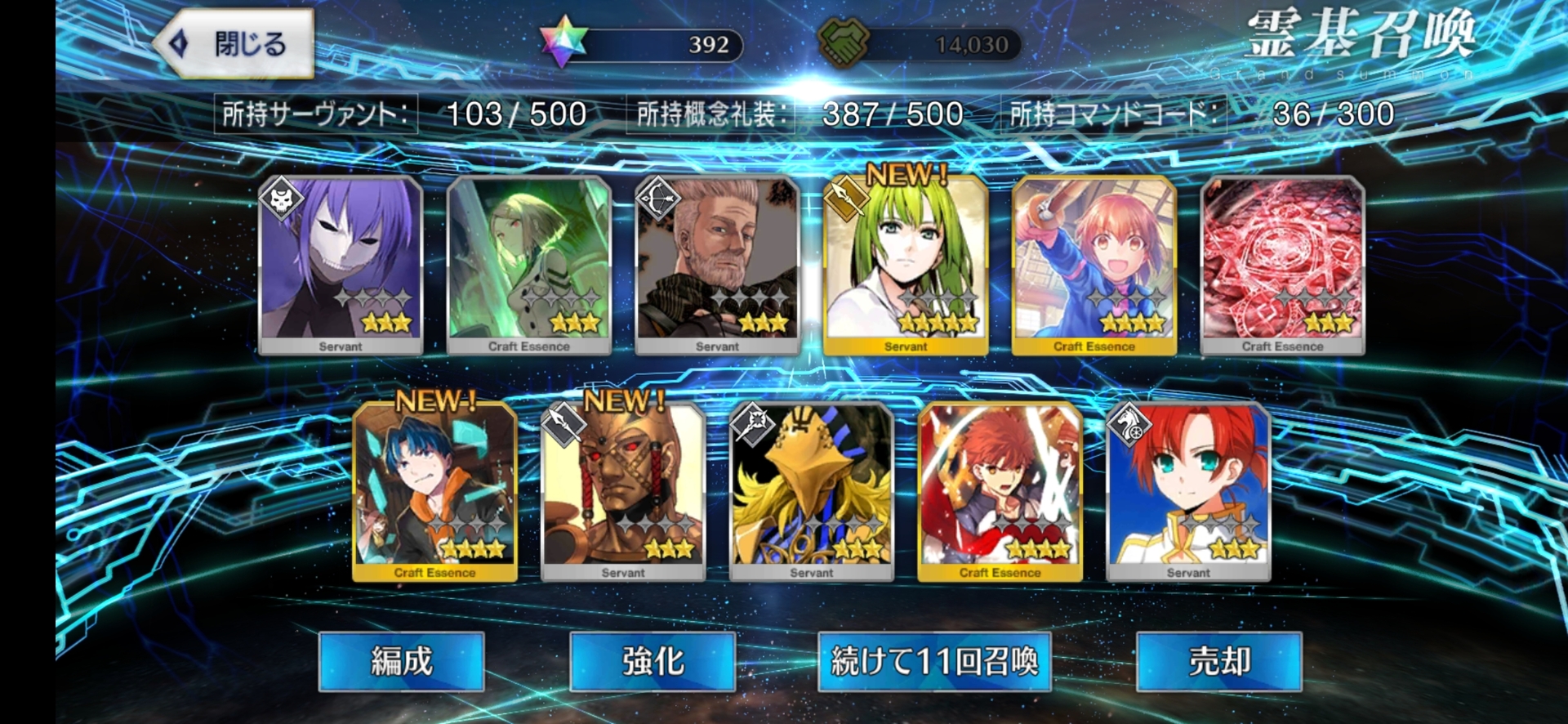The width and height of the screenshot is (1568, 724).
Task: Select the red magic circle craft essence
Action: pos(1282,266)
